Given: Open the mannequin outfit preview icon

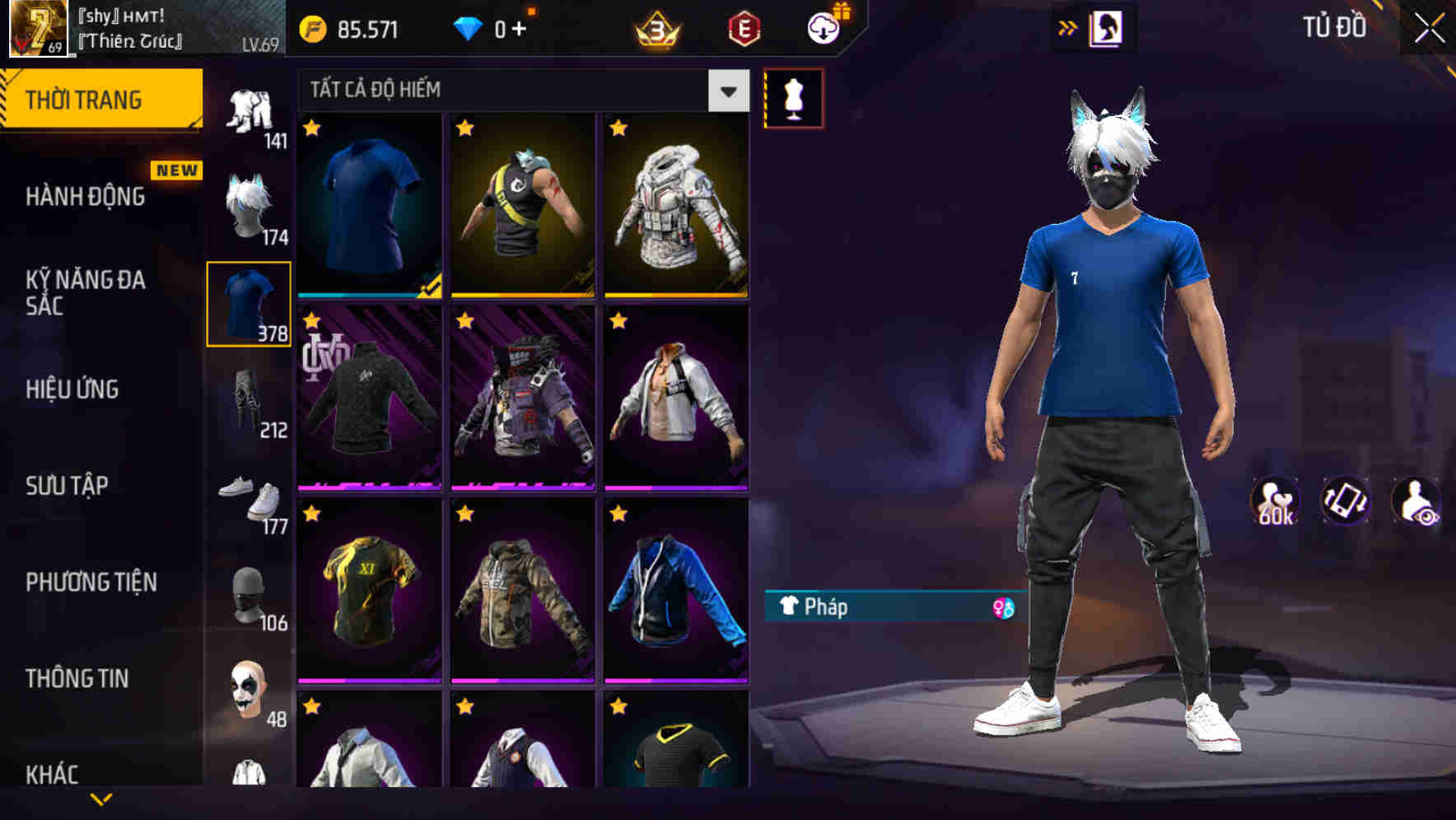Looking at the screenshot, I should click(x=793, y=97).
